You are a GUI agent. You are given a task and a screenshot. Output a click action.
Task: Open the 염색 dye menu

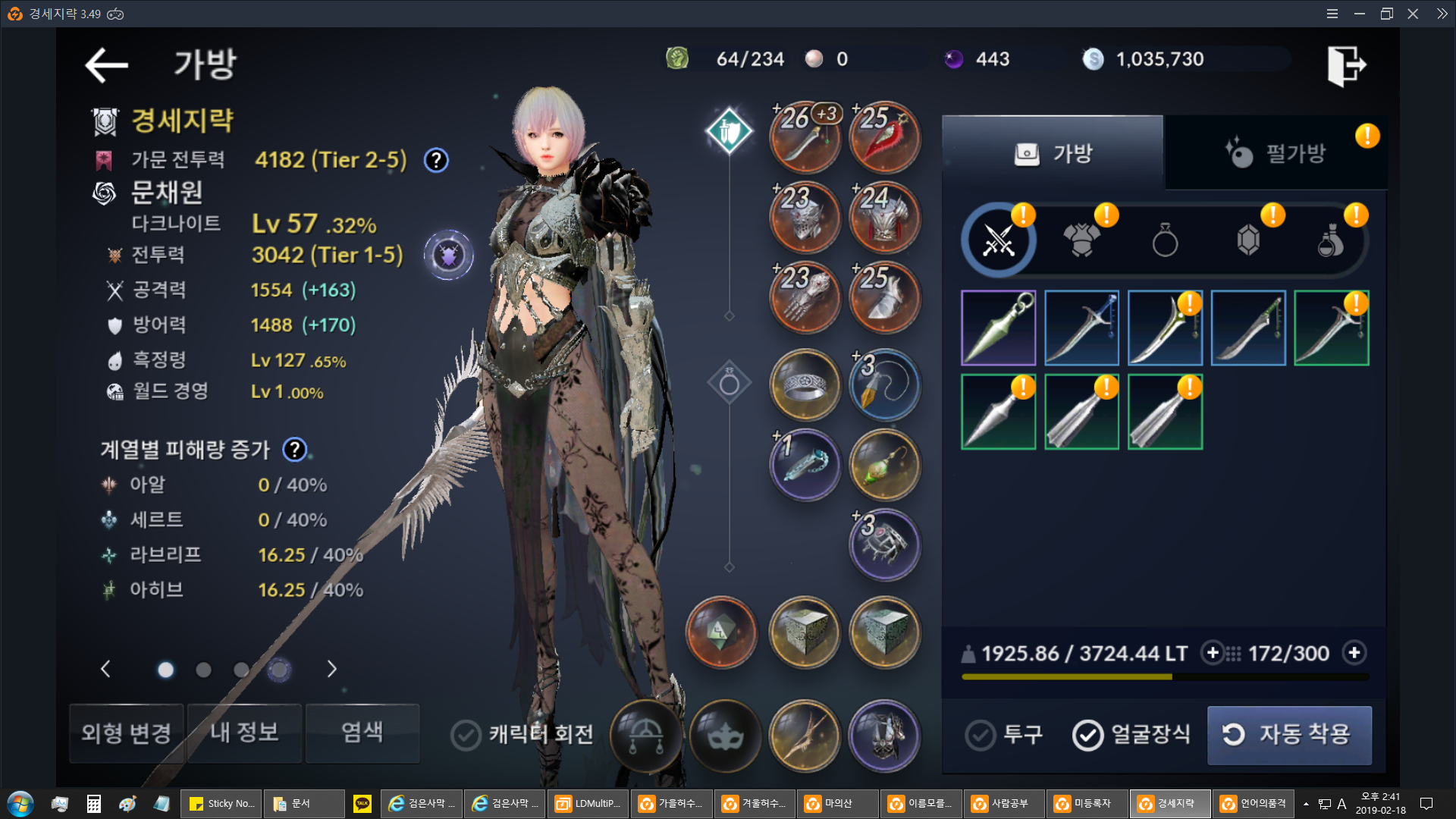(362, 733)
